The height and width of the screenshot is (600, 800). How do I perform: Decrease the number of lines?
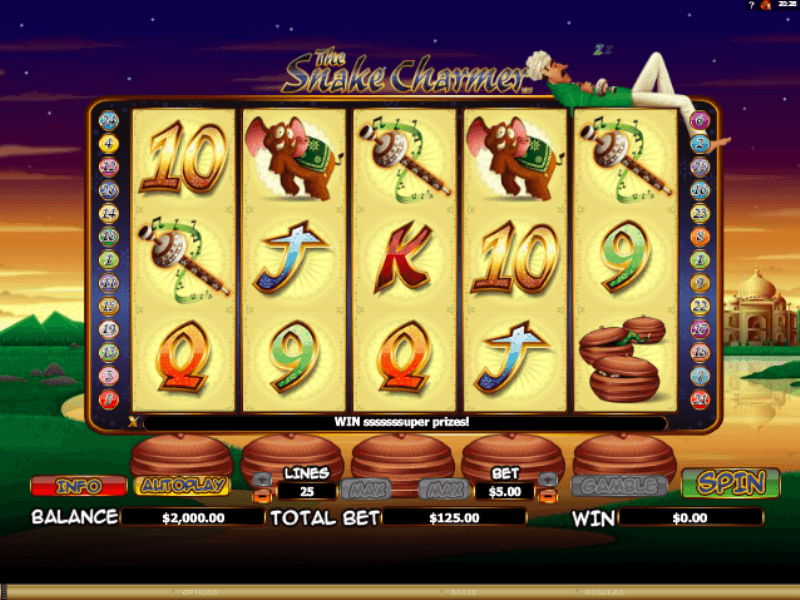coord(261,496)
